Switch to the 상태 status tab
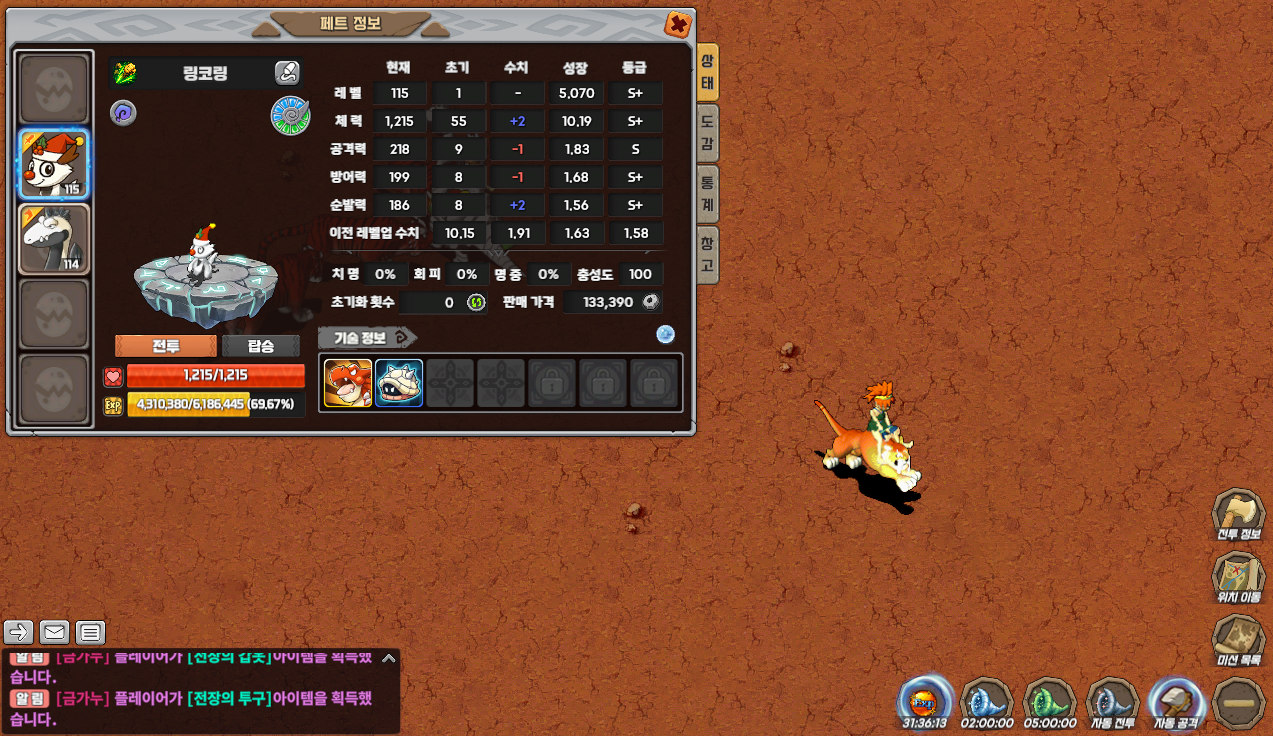The width and height of the screenshot is (1273, 736). pyautogui.click(x=707, y=72)
